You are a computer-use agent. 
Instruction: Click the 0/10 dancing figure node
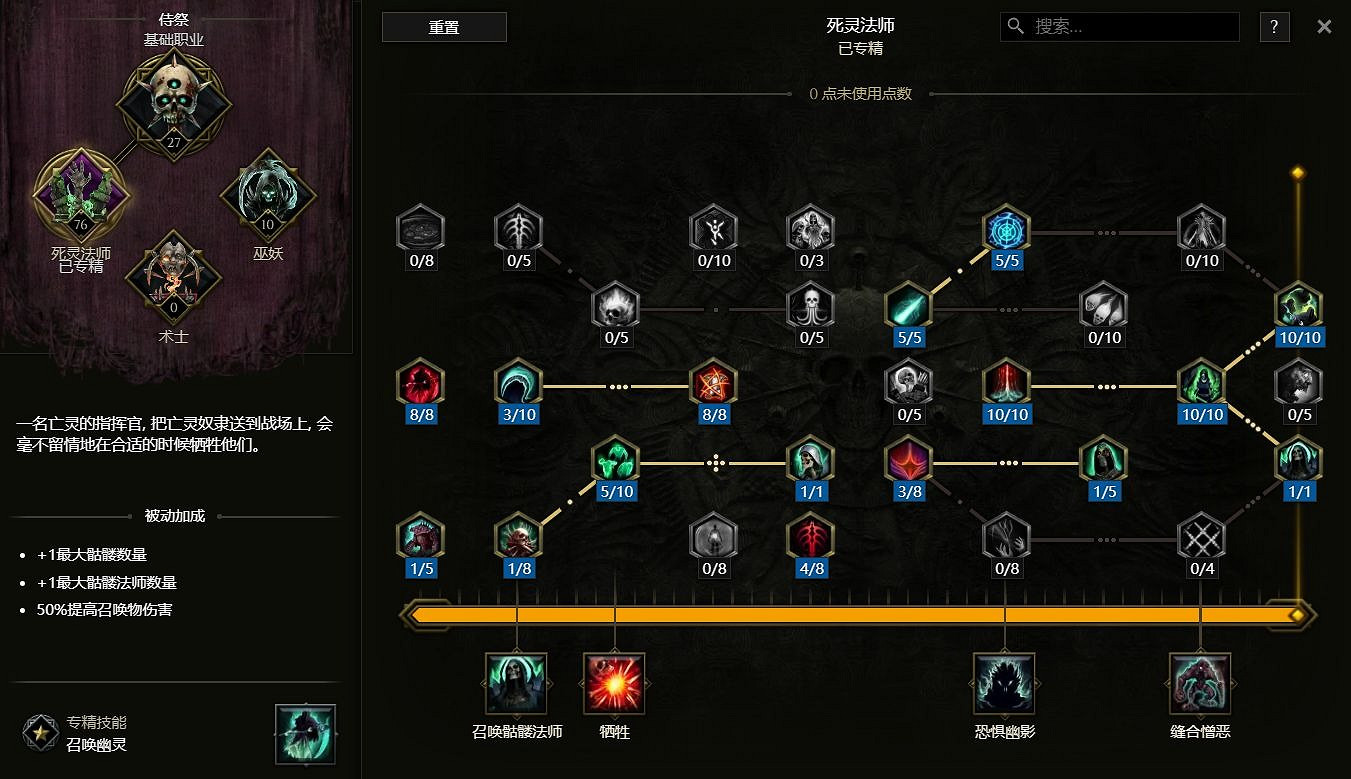coord(713,230)
